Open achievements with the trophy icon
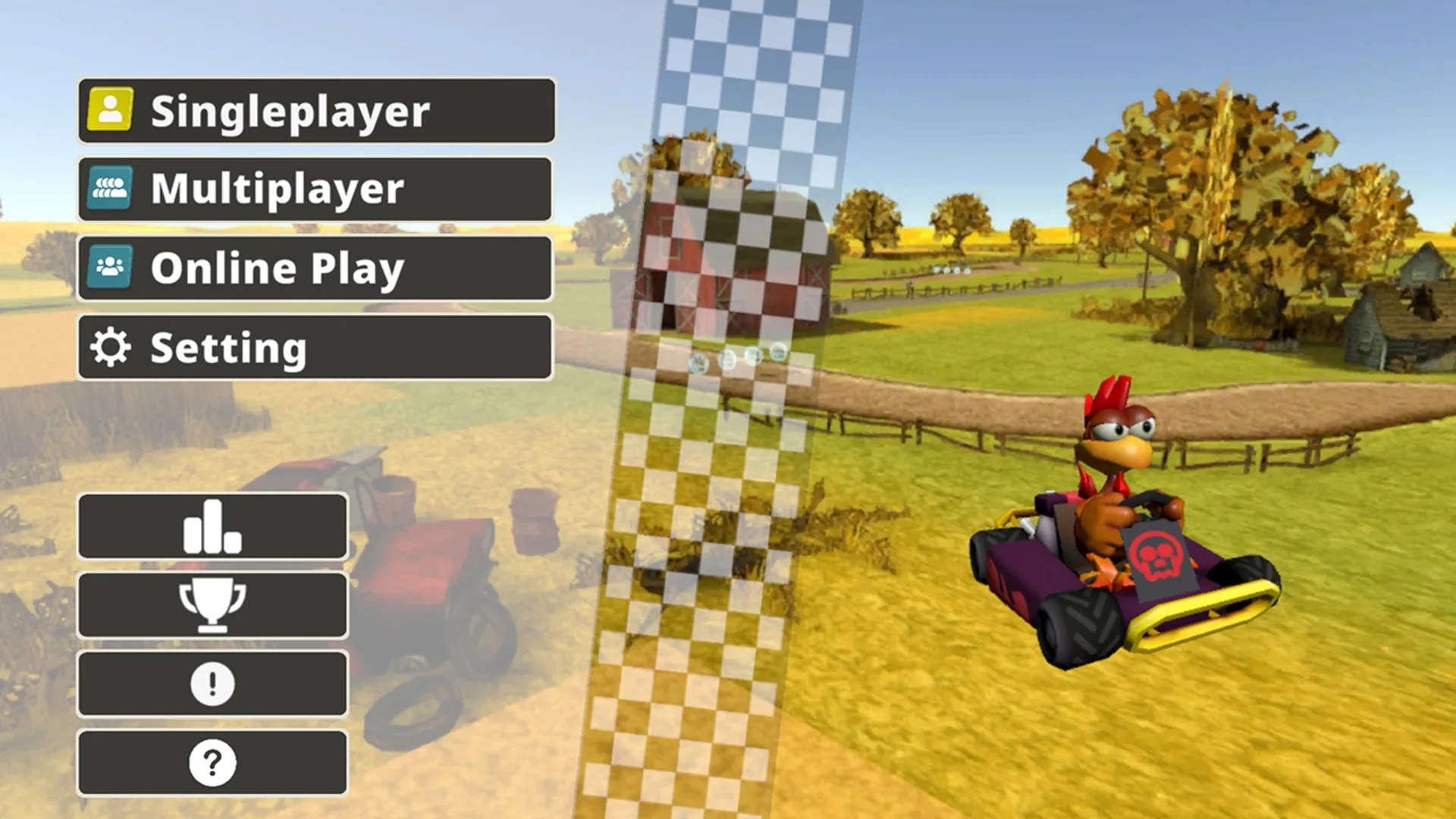Screen dimensions: 1456x819 213,604
